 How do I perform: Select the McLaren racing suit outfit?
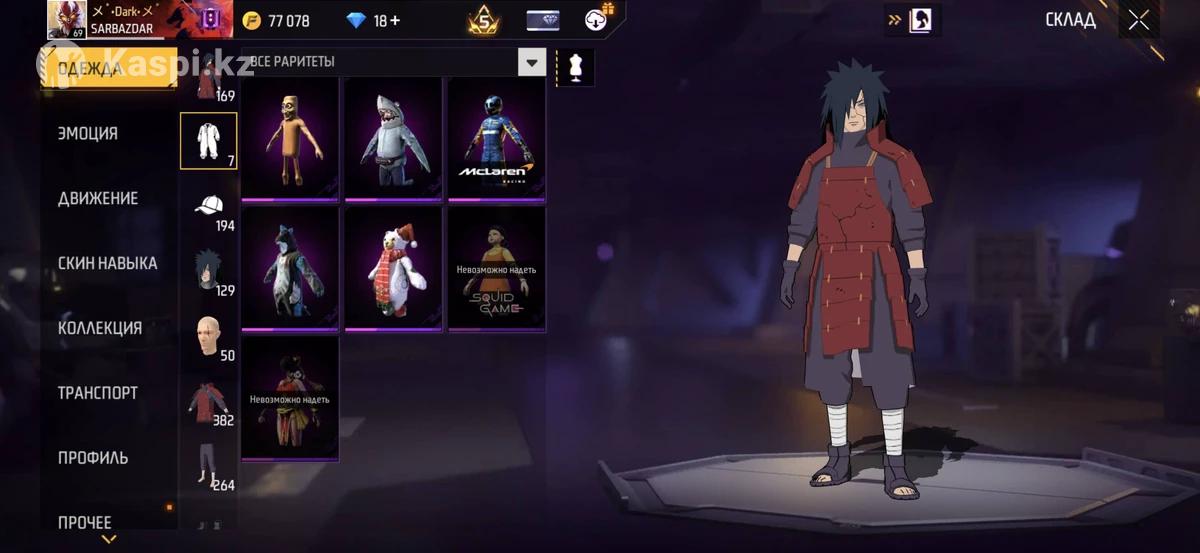[496, 138]
